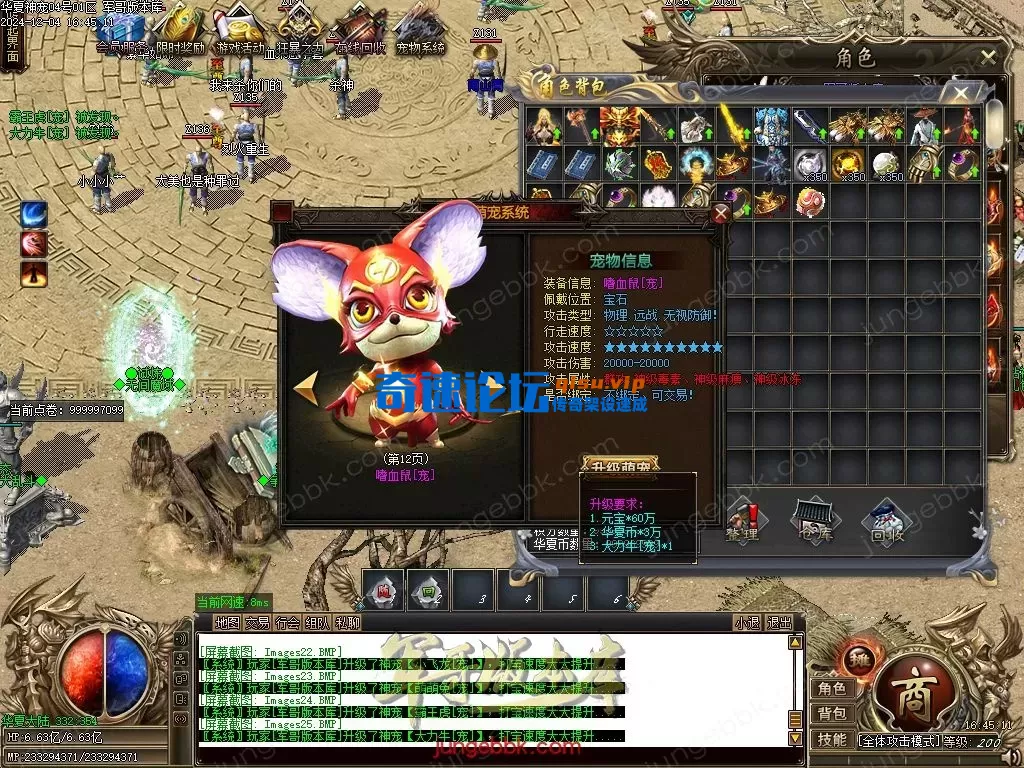Select the blue ×350 orb in the bag
Screen dimensions: 1024x768
(809, 163)
